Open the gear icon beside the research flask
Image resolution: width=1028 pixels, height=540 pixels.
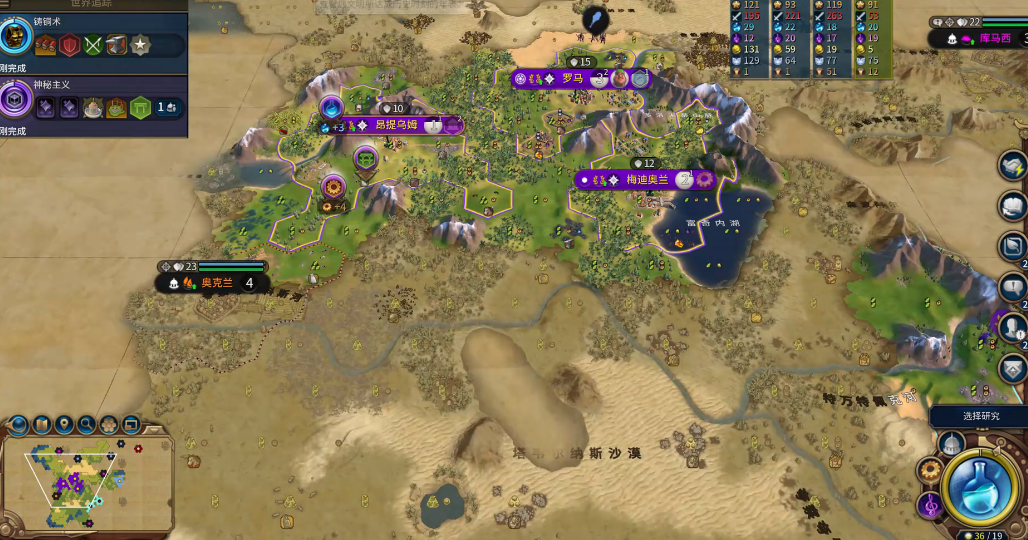point(930,471)
